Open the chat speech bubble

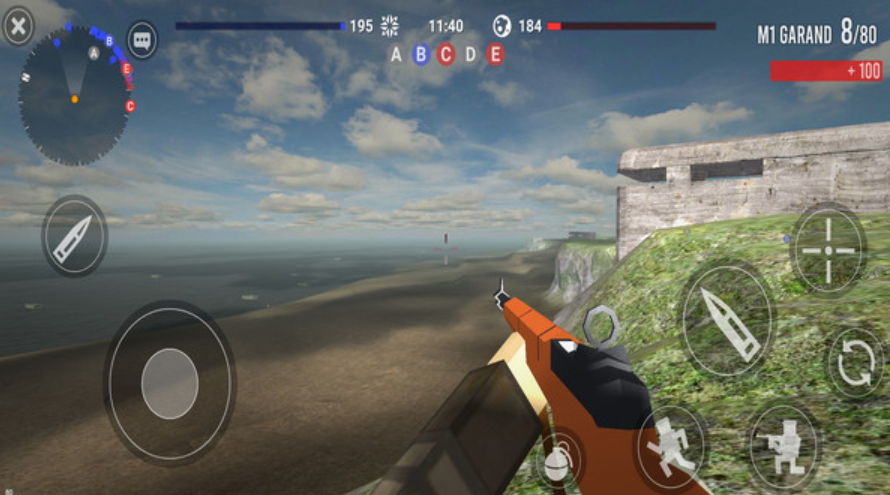point(142,41)
